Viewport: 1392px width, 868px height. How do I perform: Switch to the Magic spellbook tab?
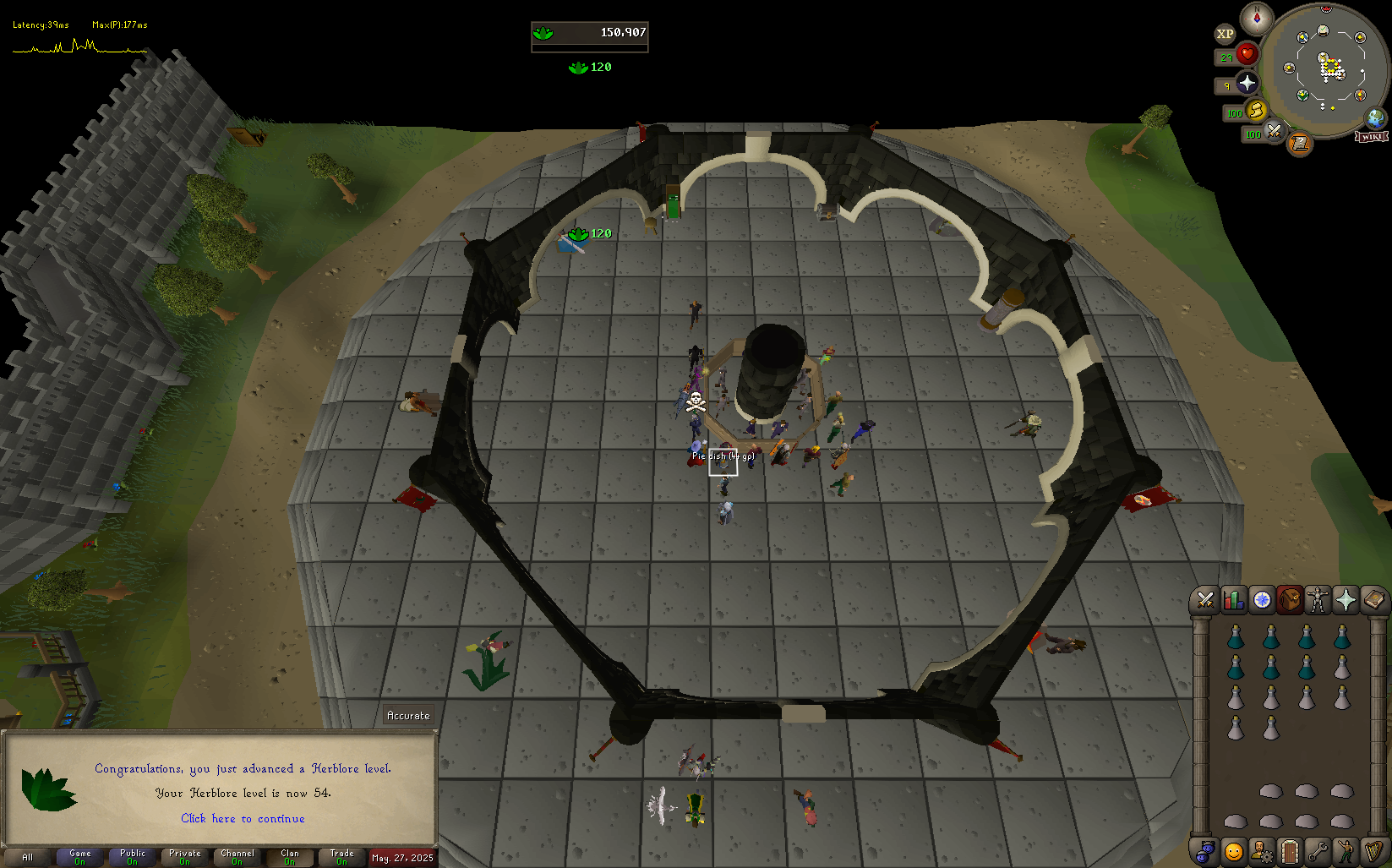[1373, 600]
